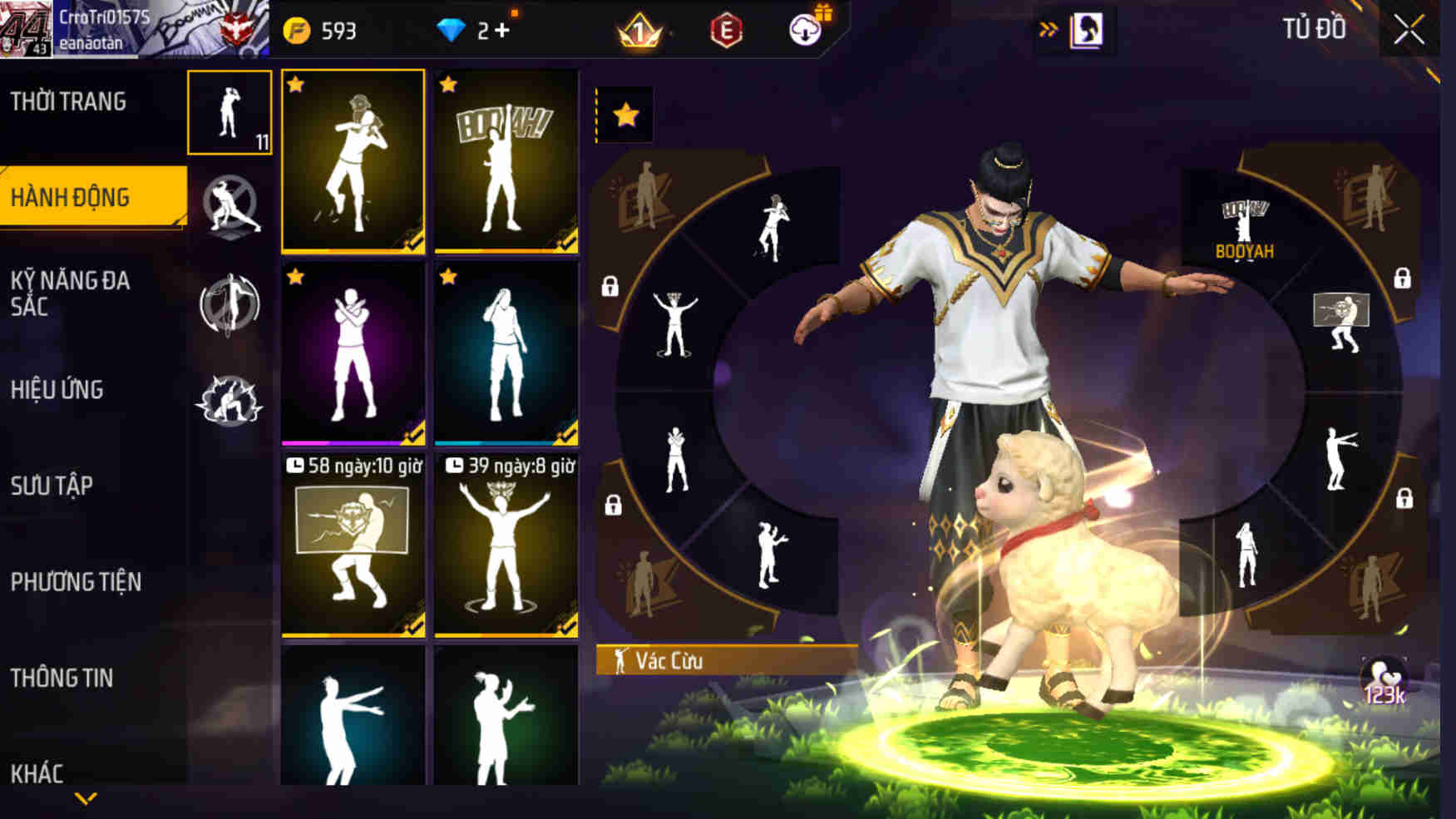Select the emote expiring in 58 ngày:10 giờ

click(x=353, y=549)
